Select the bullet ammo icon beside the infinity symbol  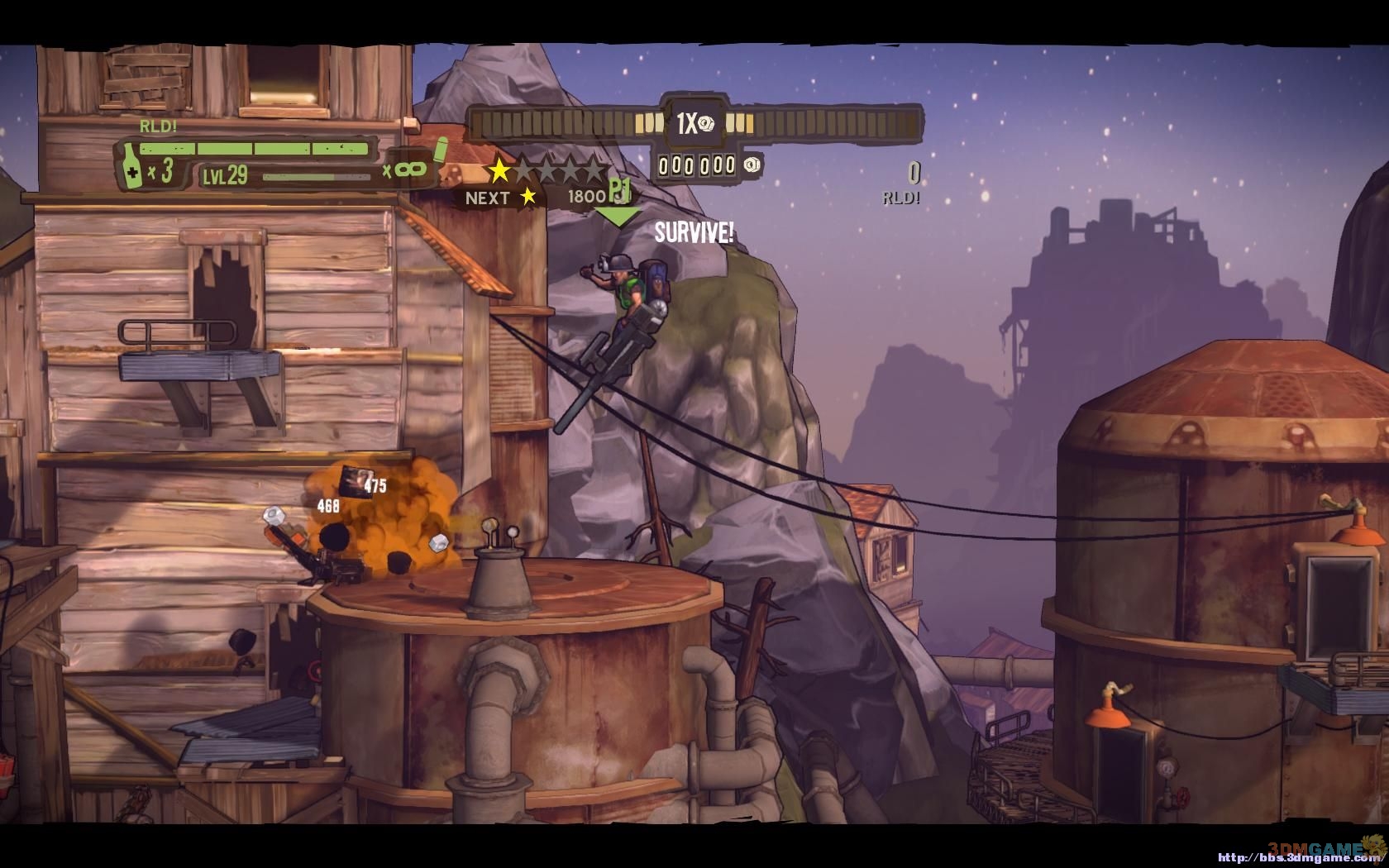click(x=441, y=151)
